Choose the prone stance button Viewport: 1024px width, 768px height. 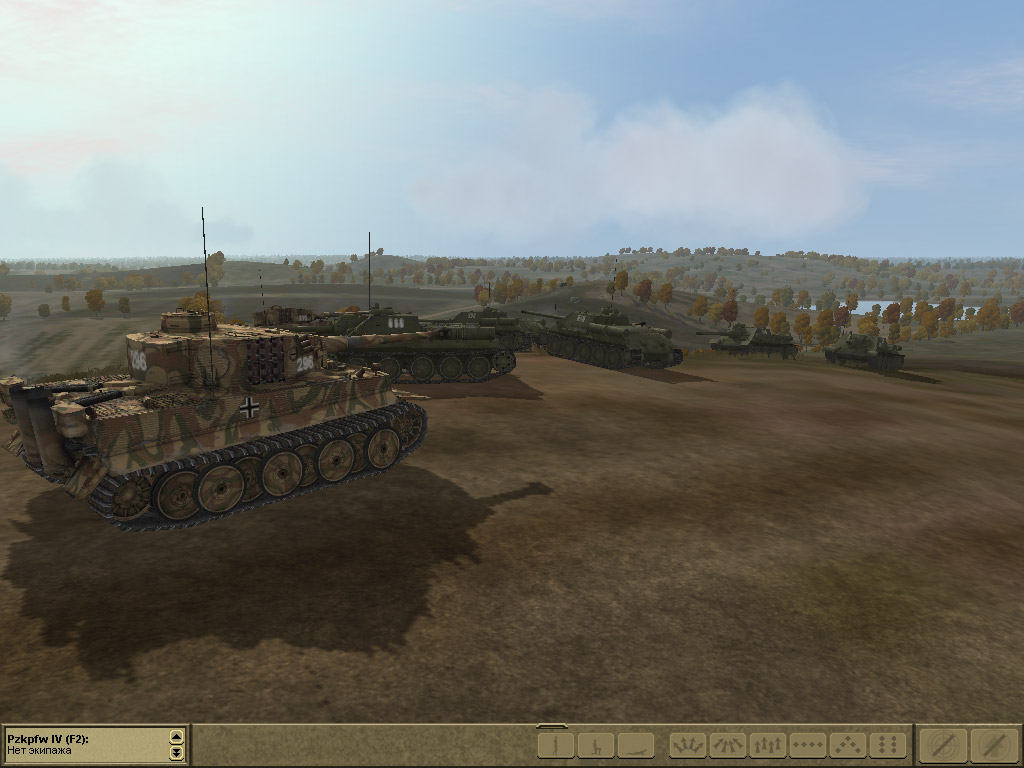636,745
